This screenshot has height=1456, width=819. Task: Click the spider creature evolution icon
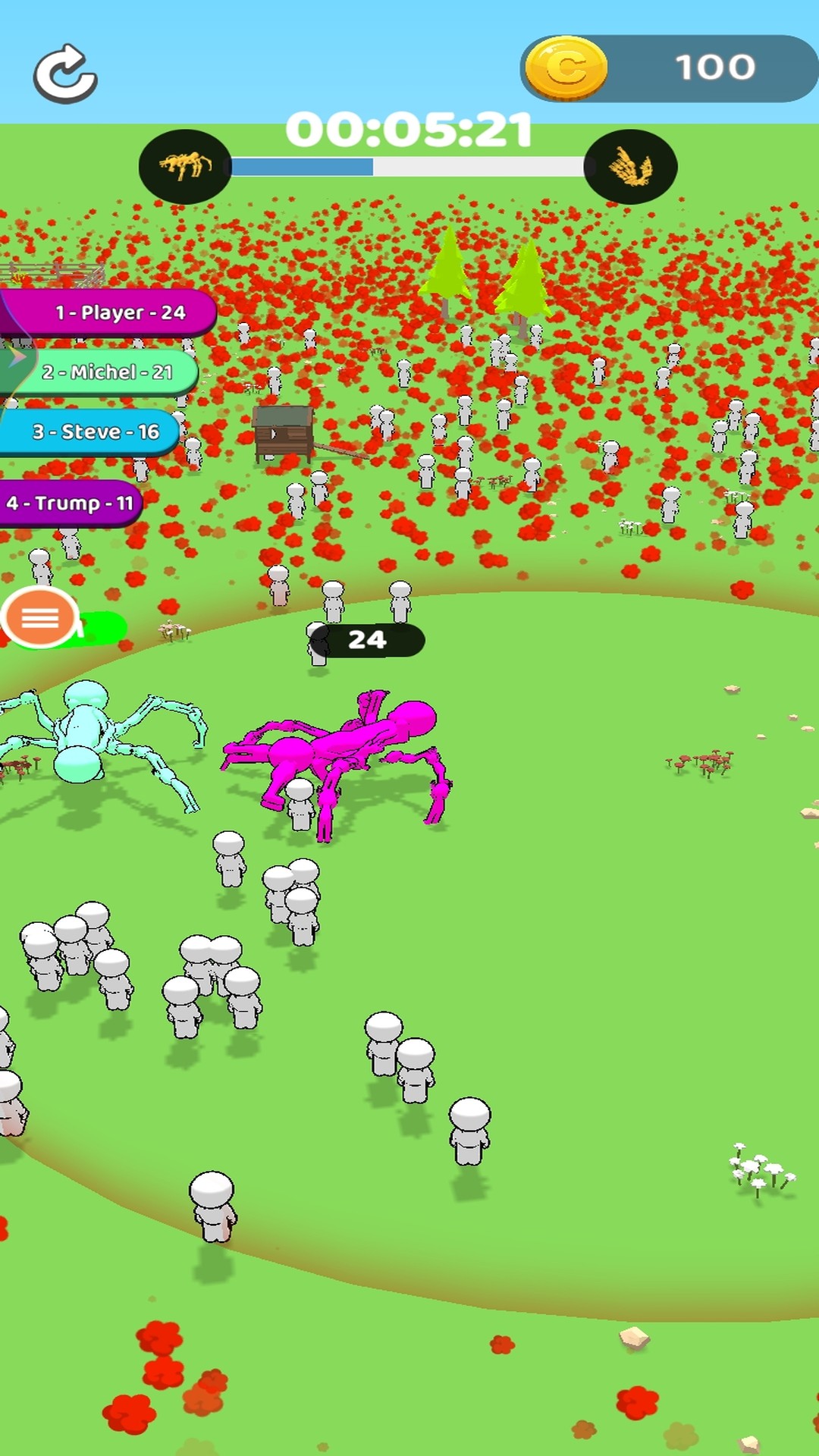point(185,166)
